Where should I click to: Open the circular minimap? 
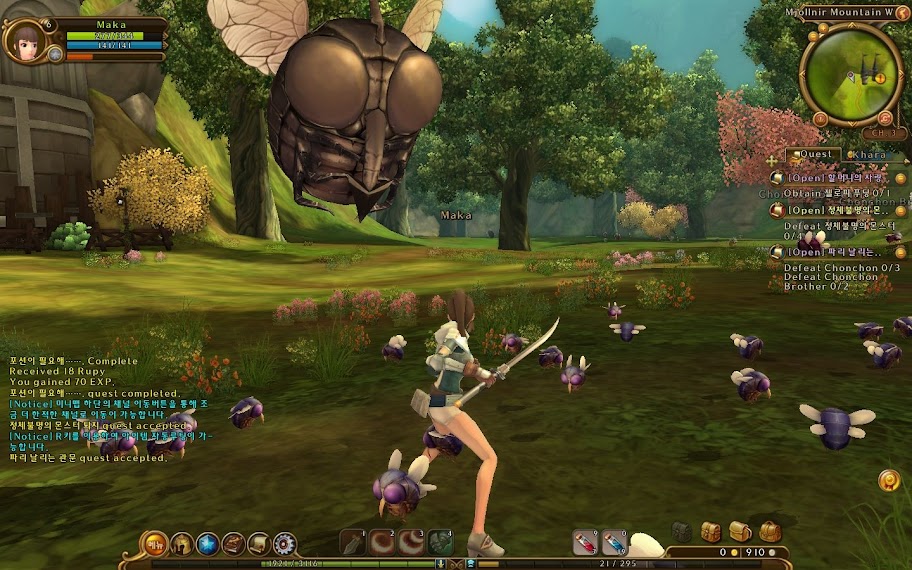pos(851,74)
